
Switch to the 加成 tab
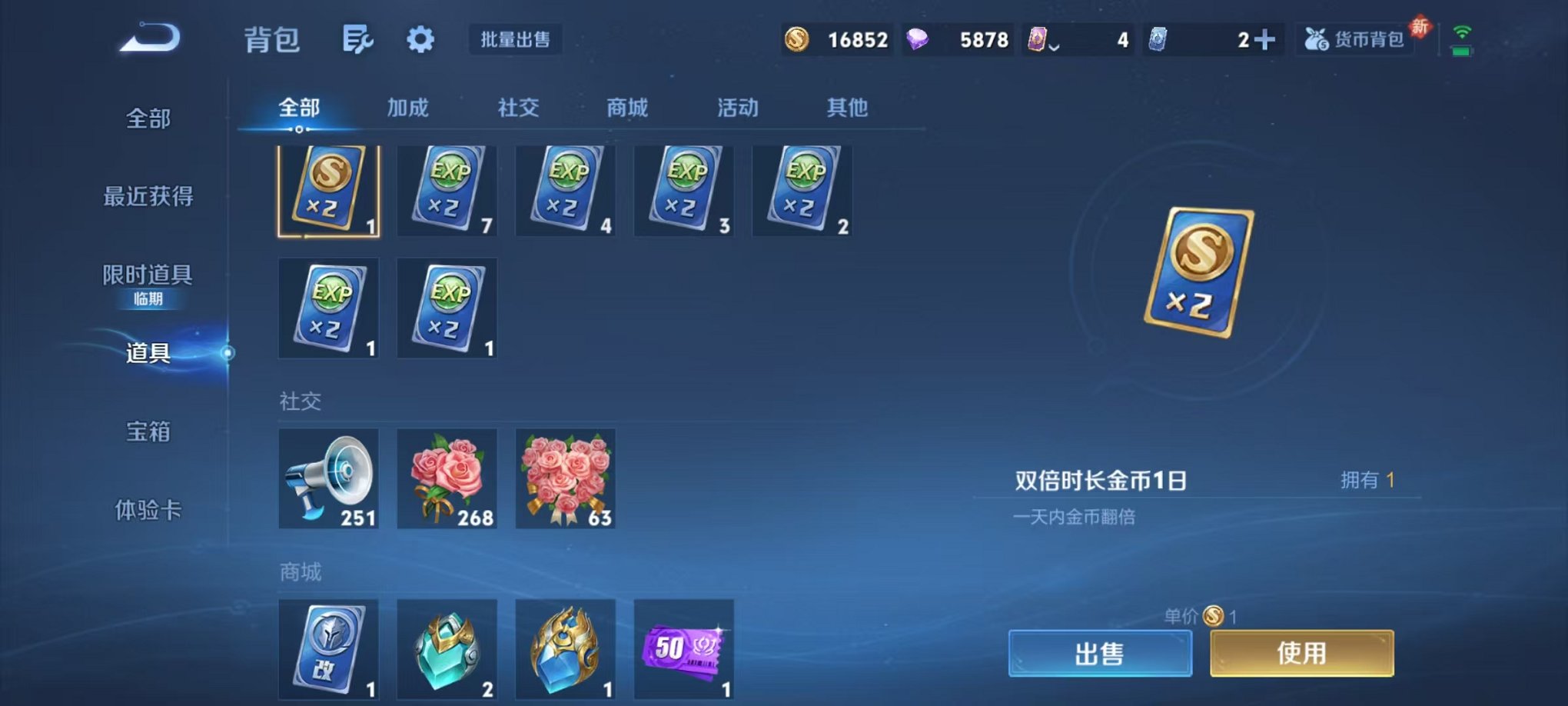point(410,108)
